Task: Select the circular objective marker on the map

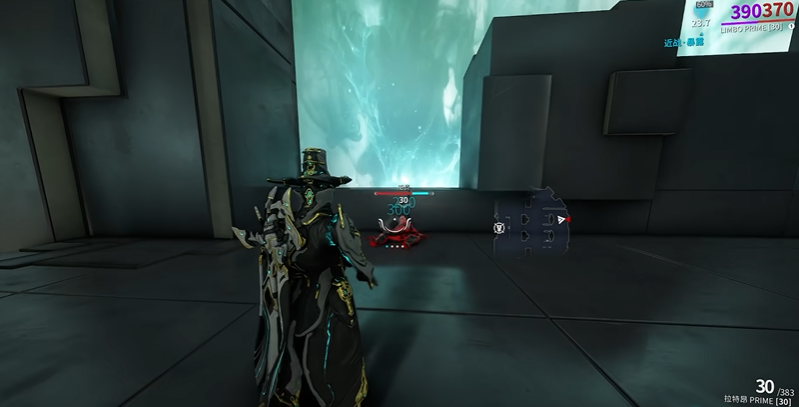Action: [498, 228]
